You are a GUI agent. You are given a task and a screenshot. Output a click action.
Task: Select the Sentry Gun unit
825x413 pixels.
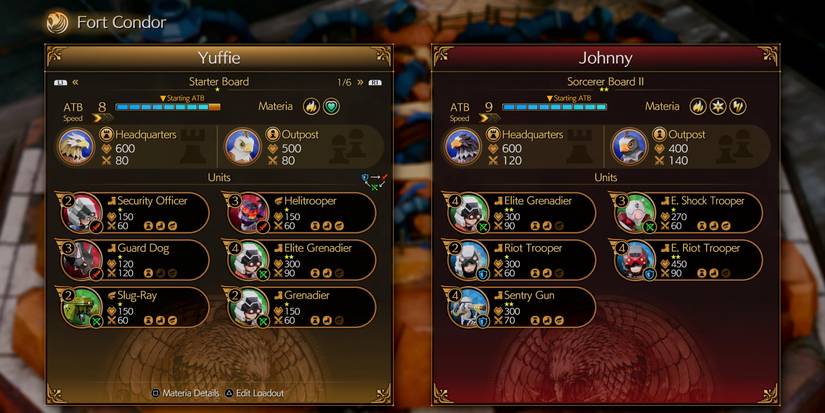point(518,305)
